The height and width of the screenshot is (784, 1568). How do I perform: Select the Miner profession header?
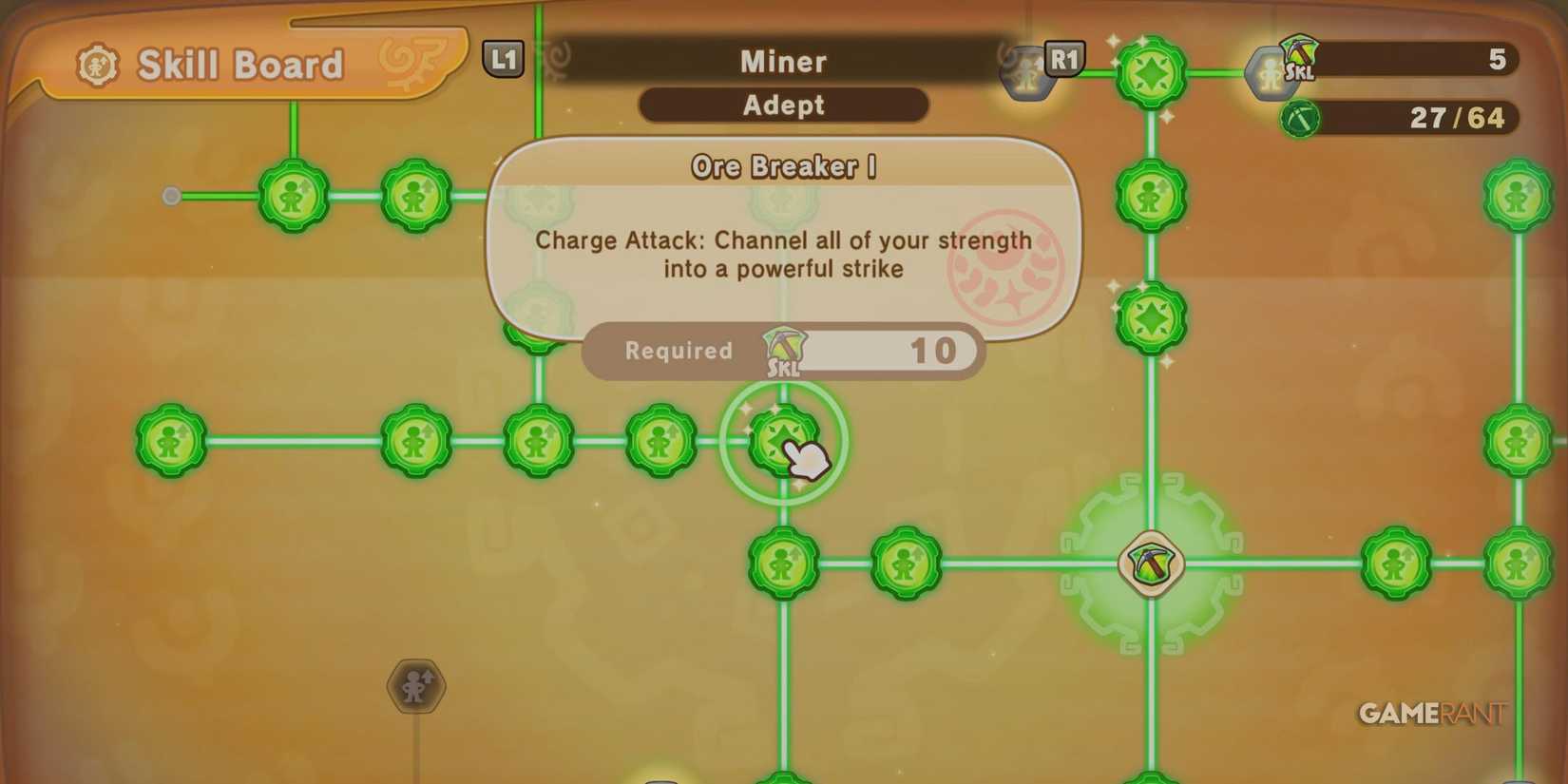(782, 61)
